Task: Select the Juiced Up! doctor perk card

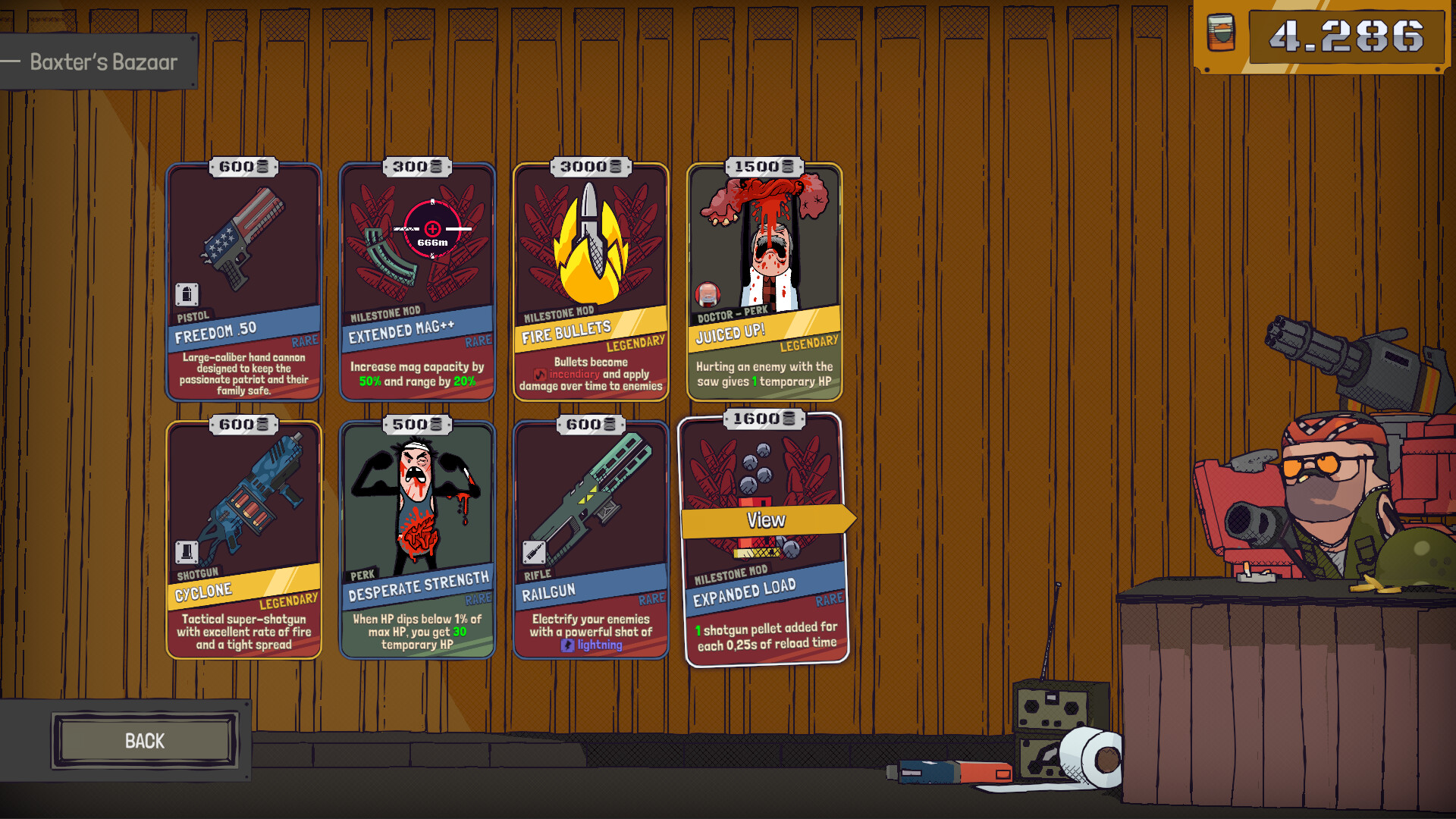Action: click(x=764, y=282)
